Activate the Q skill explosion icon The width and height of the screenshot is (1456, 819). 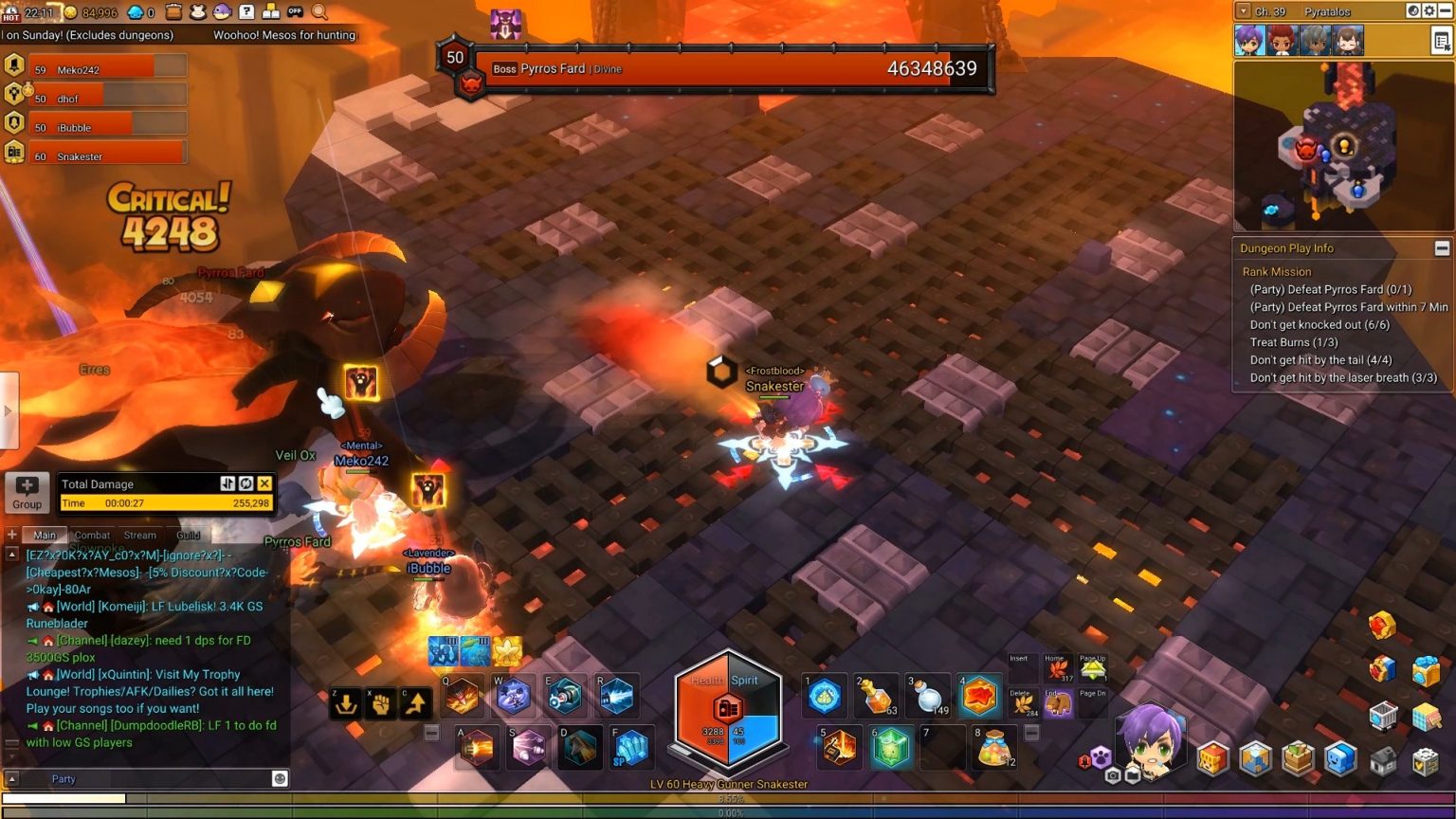[x=463, y=697]
